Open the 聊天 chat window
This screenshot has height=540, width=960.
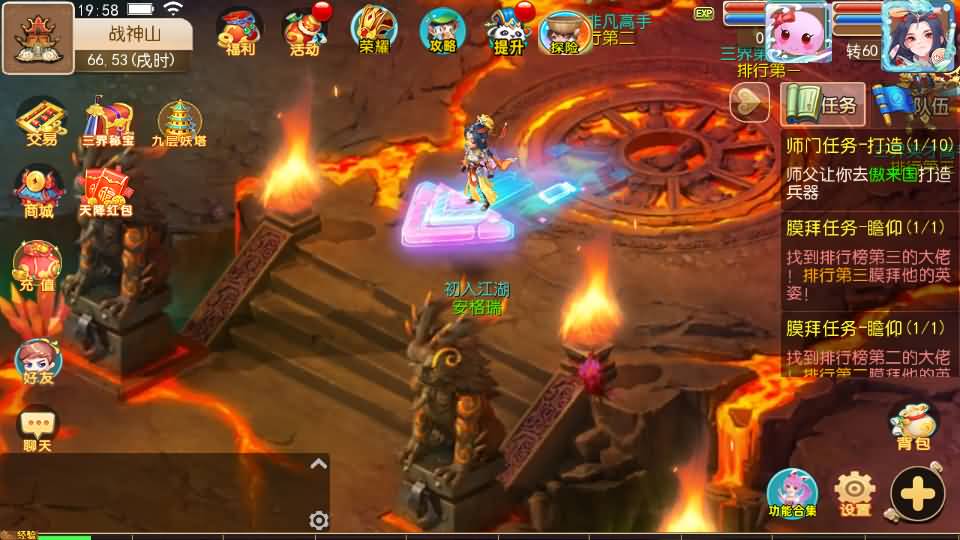[38, 429]
